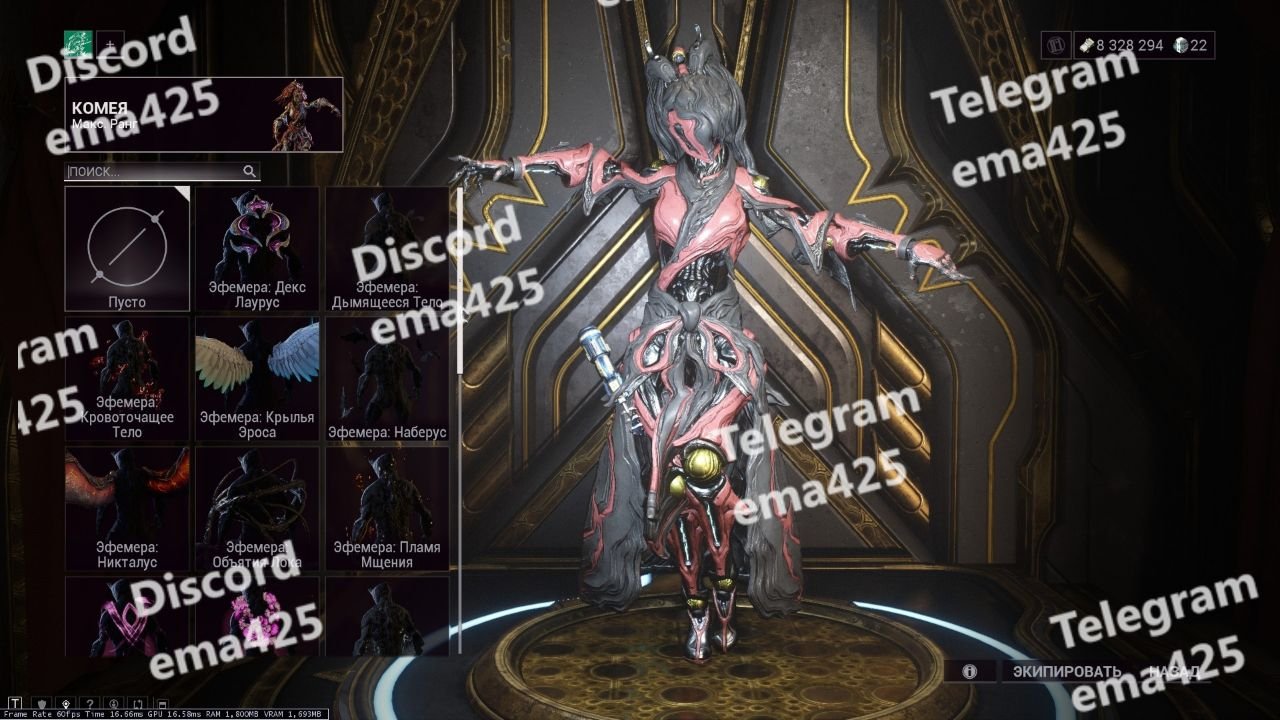The height and width of the screenshot is (720, 1280).
Task: Select the Наберус ephemera tile
Action: tap(388, 378)
